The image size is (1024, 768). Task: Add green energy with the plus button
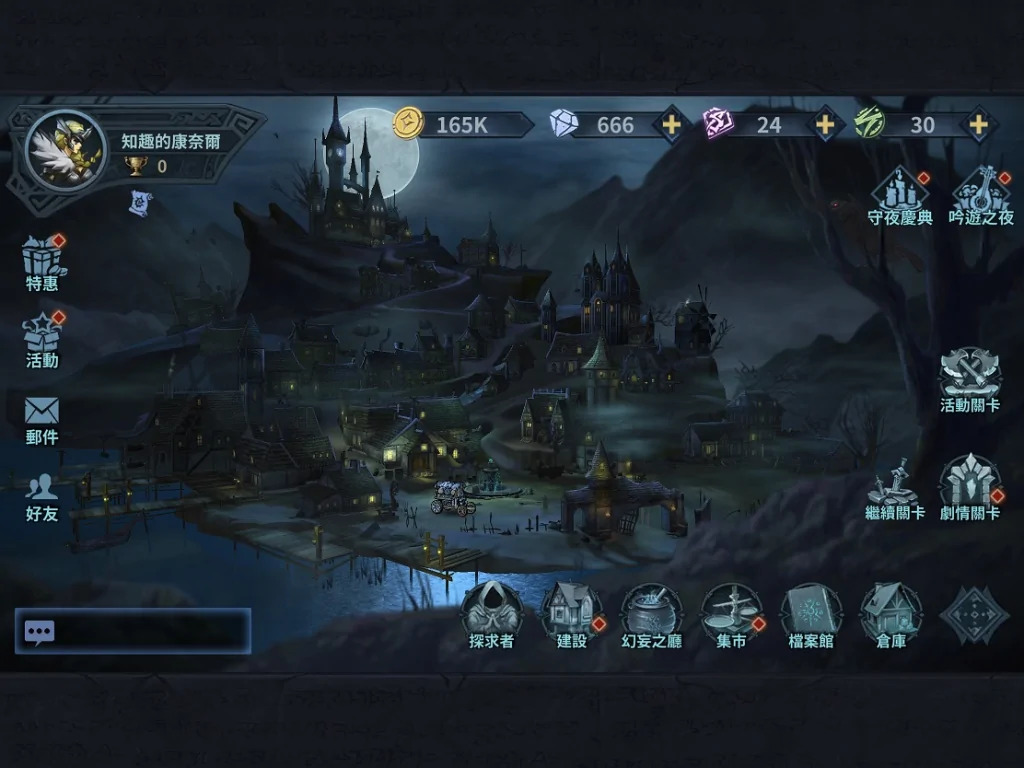[x=977, y=124]
